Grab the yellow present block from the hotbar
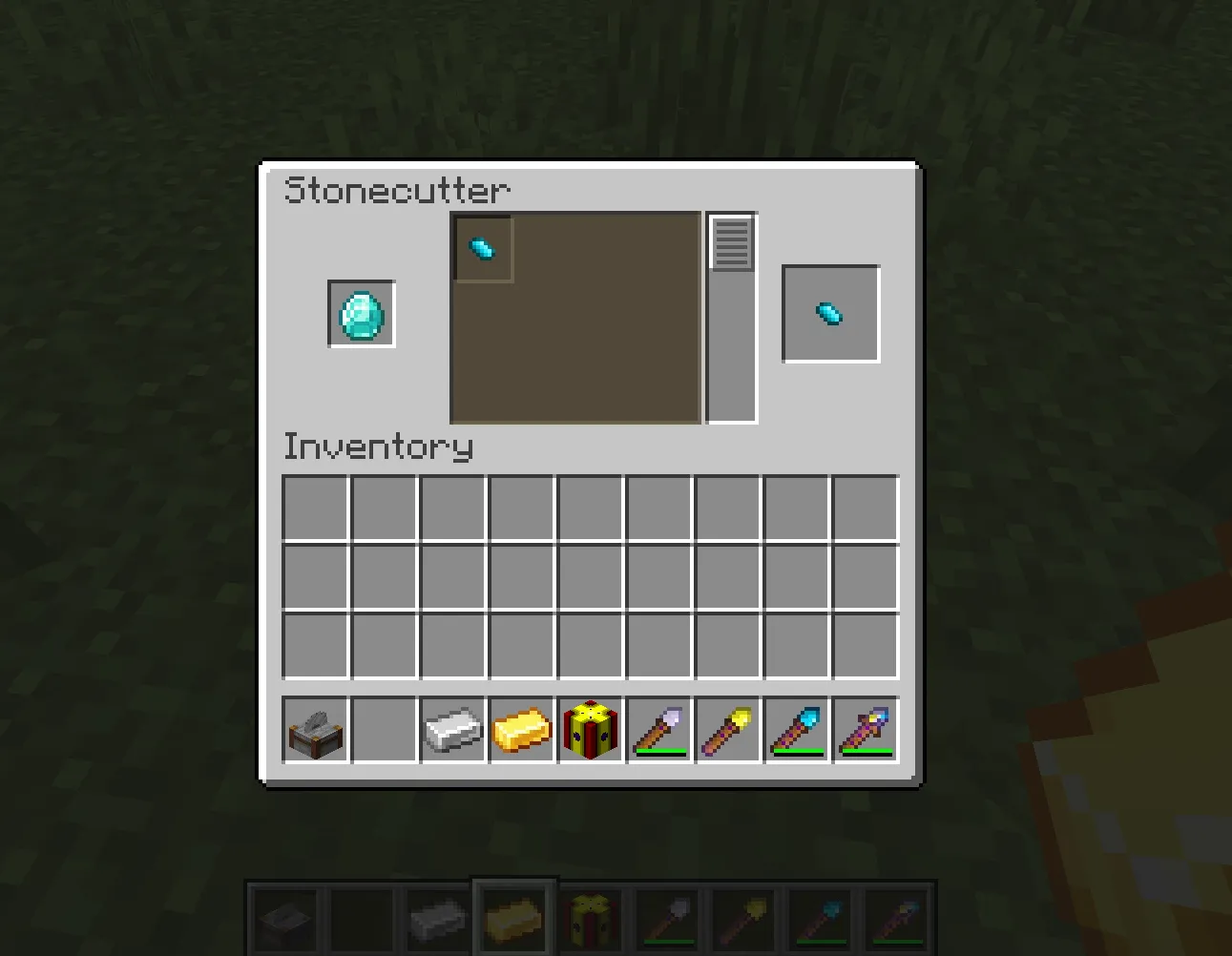This screenshot has width=1232, height=956. pyautogui.click(x=589, y=730)
